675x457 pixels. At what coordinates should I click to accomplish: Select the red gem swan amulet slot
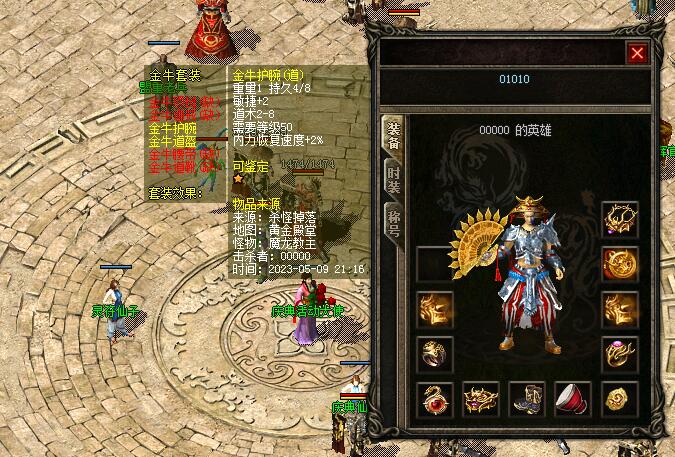[x=435, y=399]
